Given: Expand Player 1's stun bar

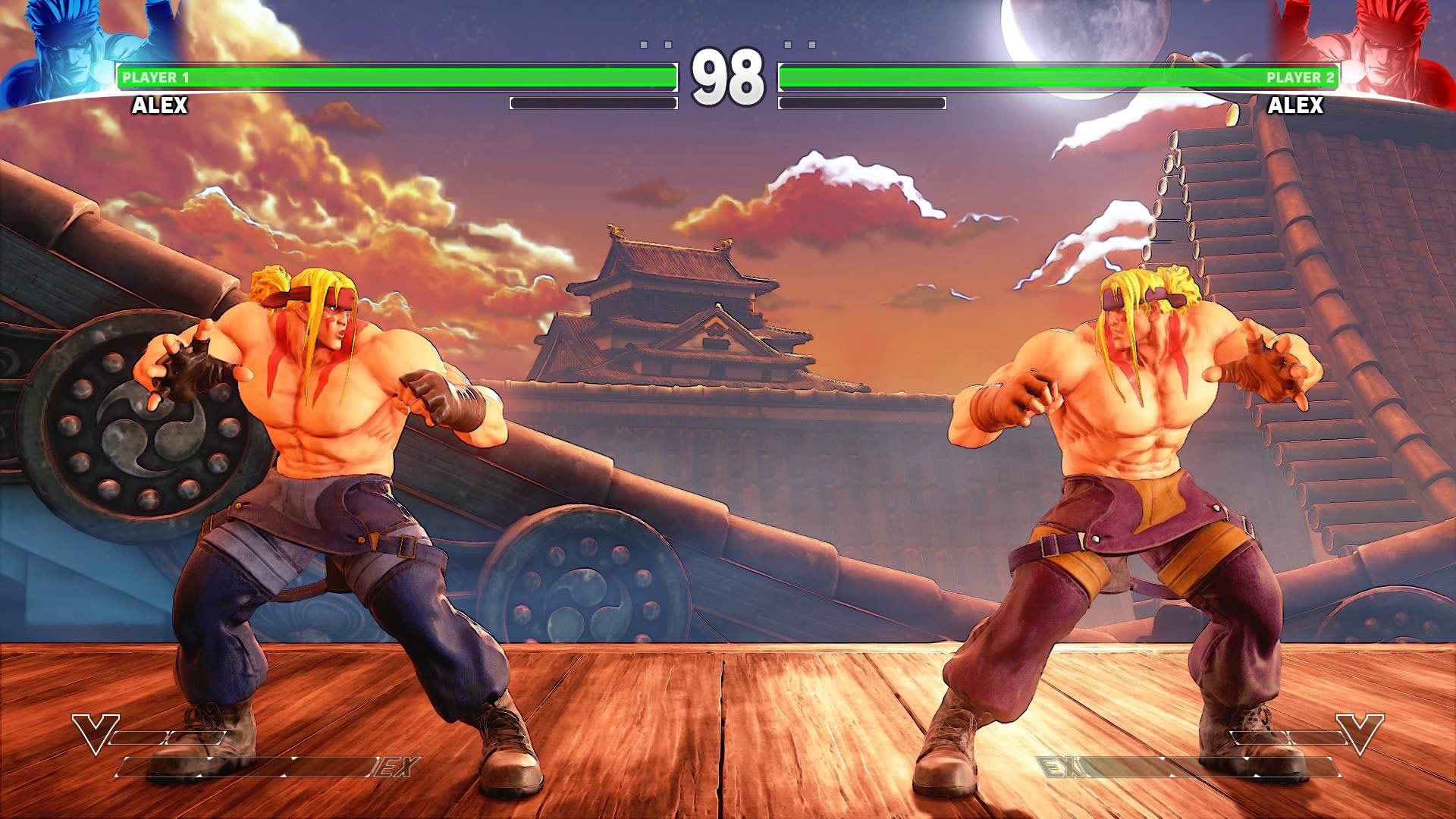Looking at the screenshot, I should tap(593, 102).
